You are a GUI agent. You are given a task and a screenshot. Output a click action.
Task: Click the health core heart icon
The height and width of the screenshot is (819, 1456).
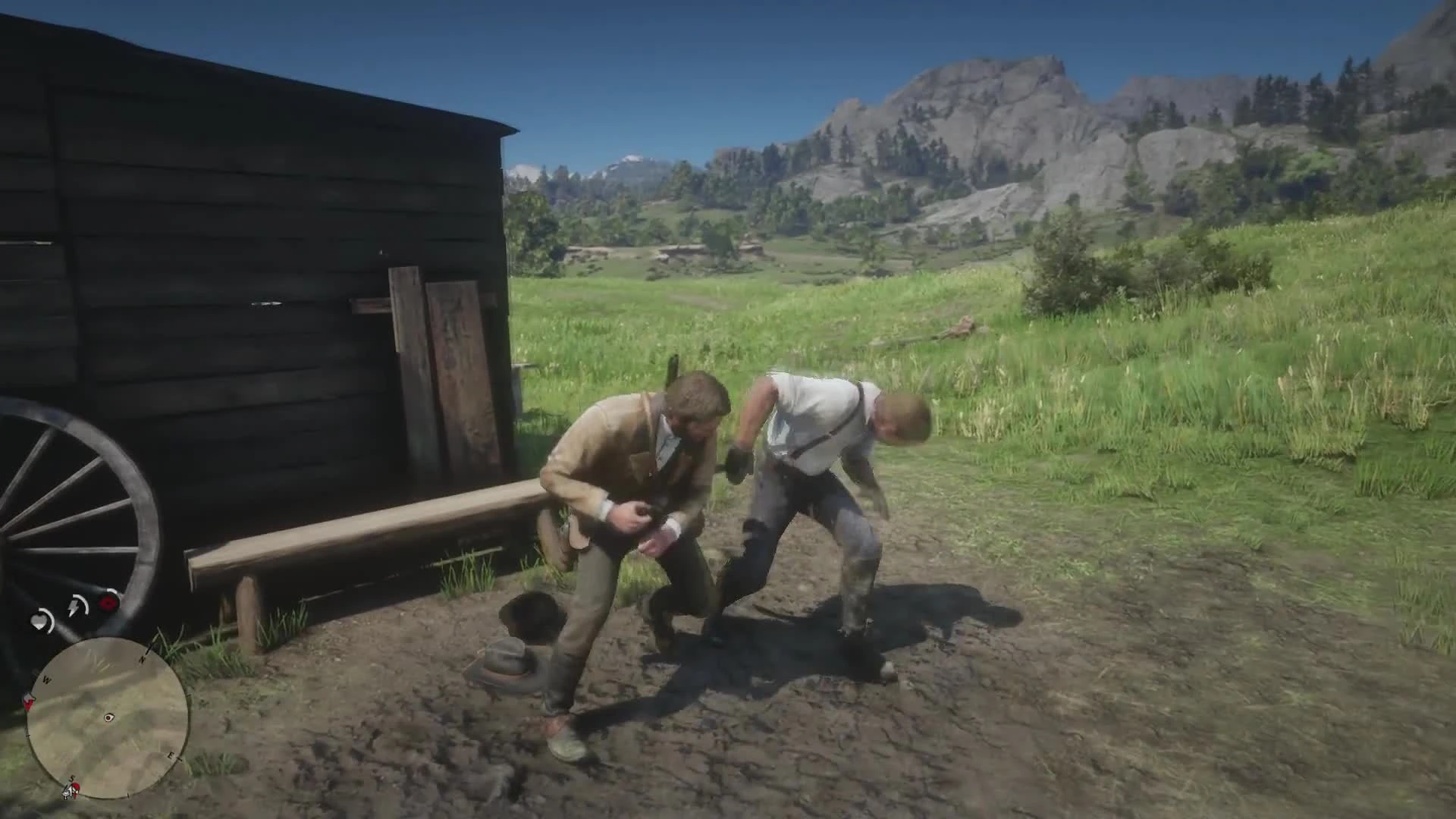pyautogui.click(x=40, y=619)
